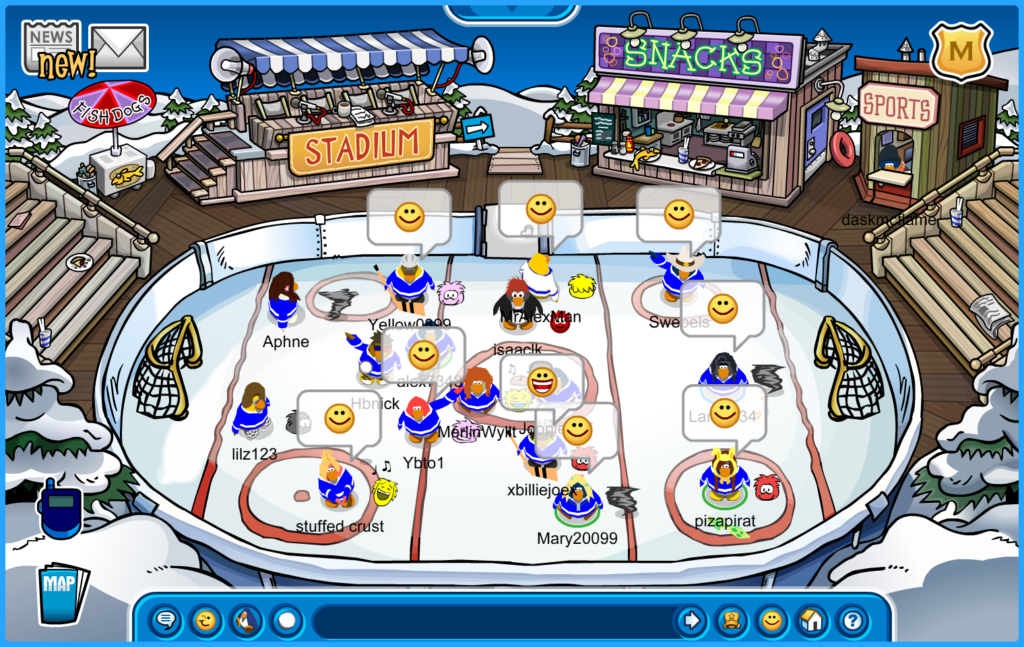Open the moderator M badge
Viewport: 1024px width, 647px height.
coord(960,50)
